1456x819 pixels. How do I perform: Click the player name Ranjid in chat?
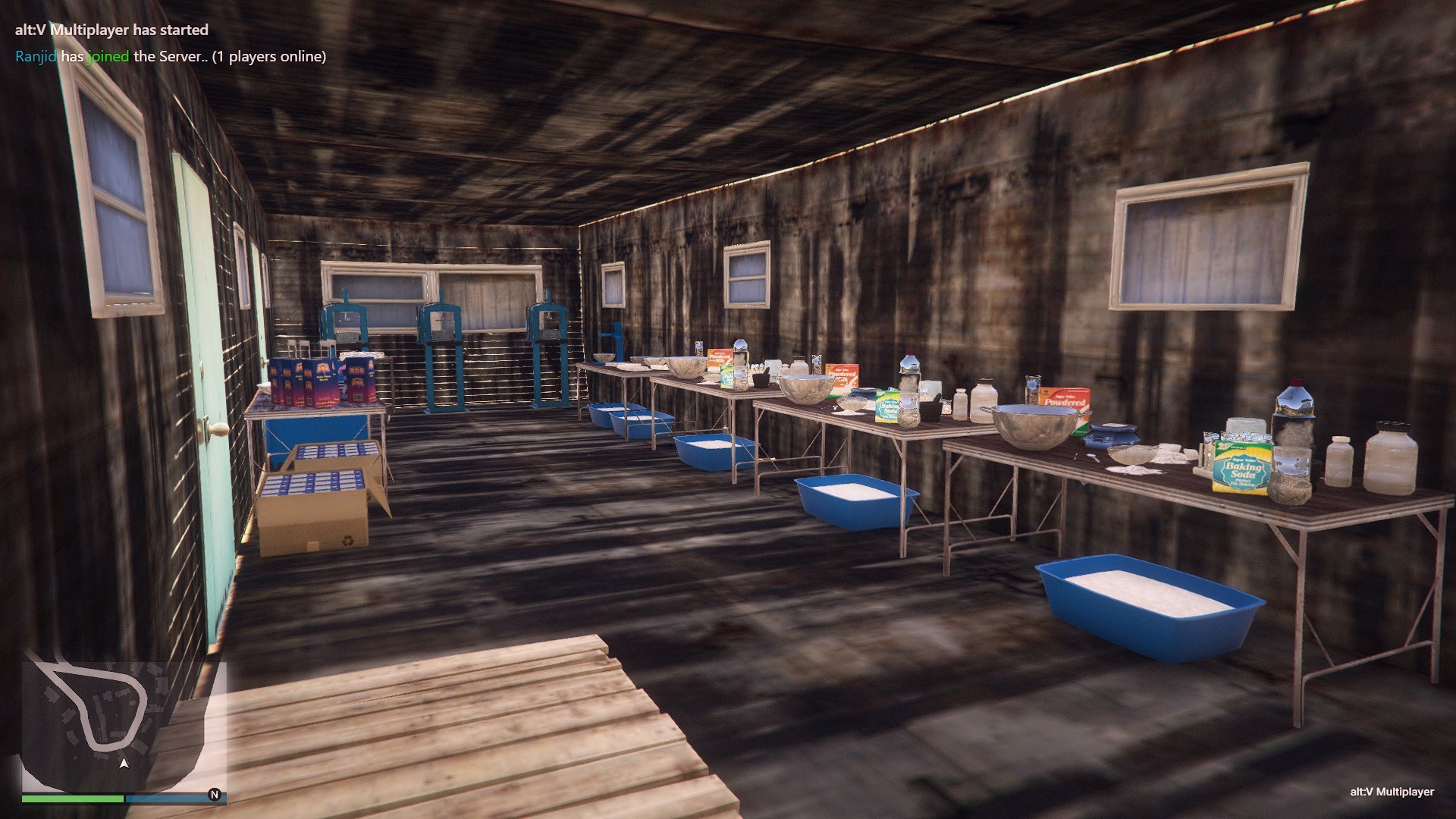click(36, 56)
